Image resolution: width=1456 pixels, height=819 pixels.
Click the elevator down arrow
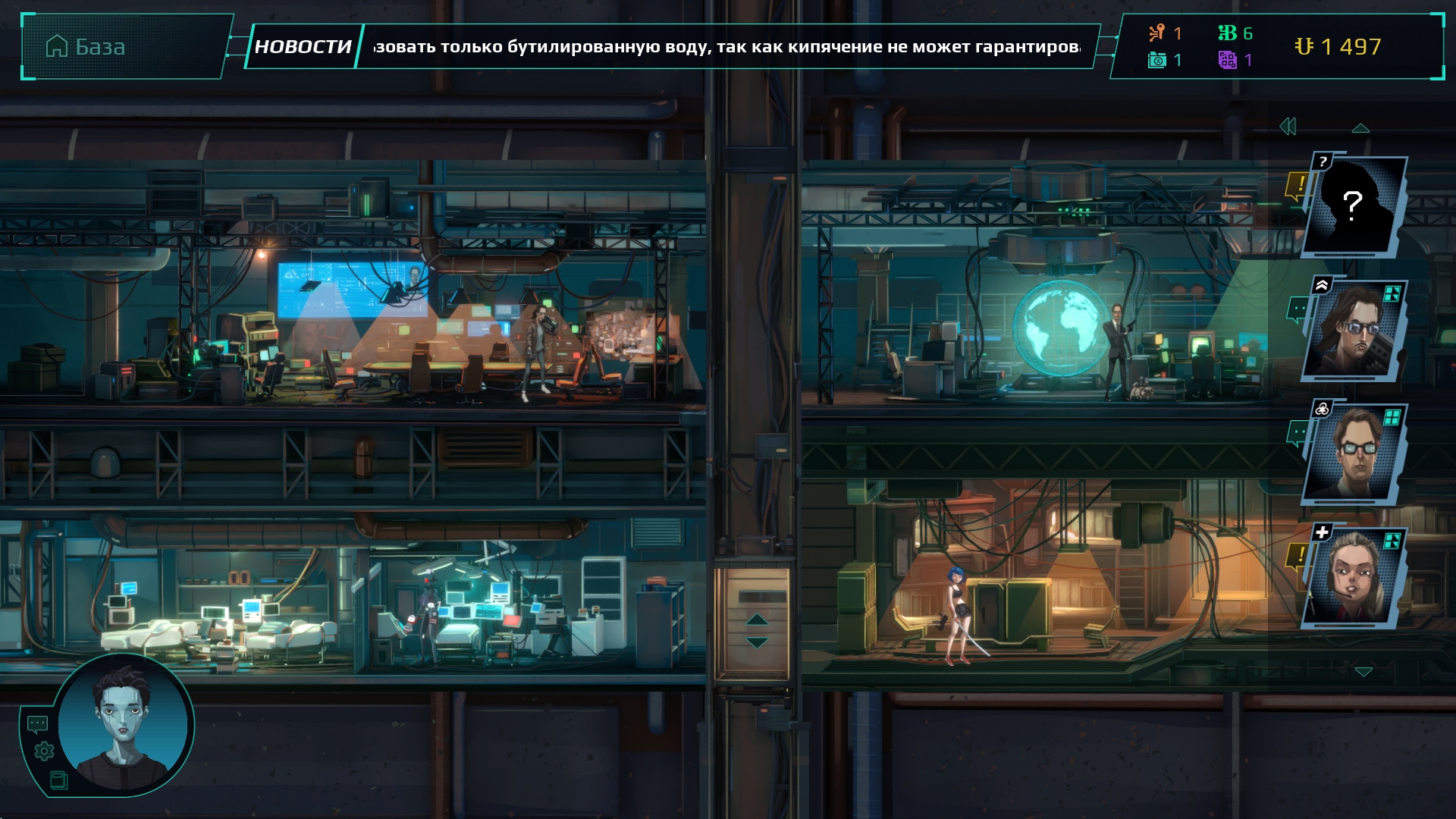756,643
